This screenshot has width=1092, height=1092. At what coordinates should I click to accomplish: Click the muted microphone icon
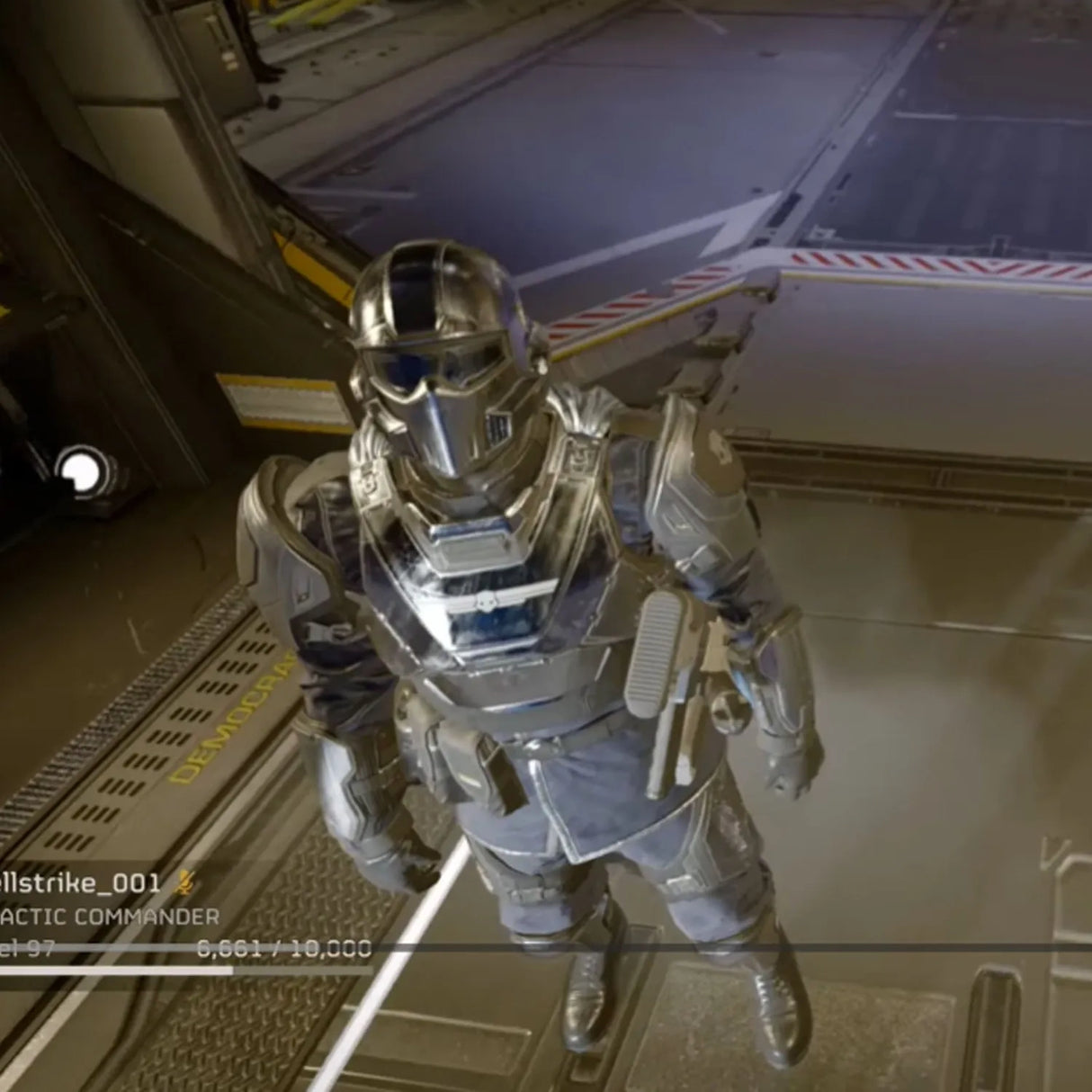pos(184,882)
